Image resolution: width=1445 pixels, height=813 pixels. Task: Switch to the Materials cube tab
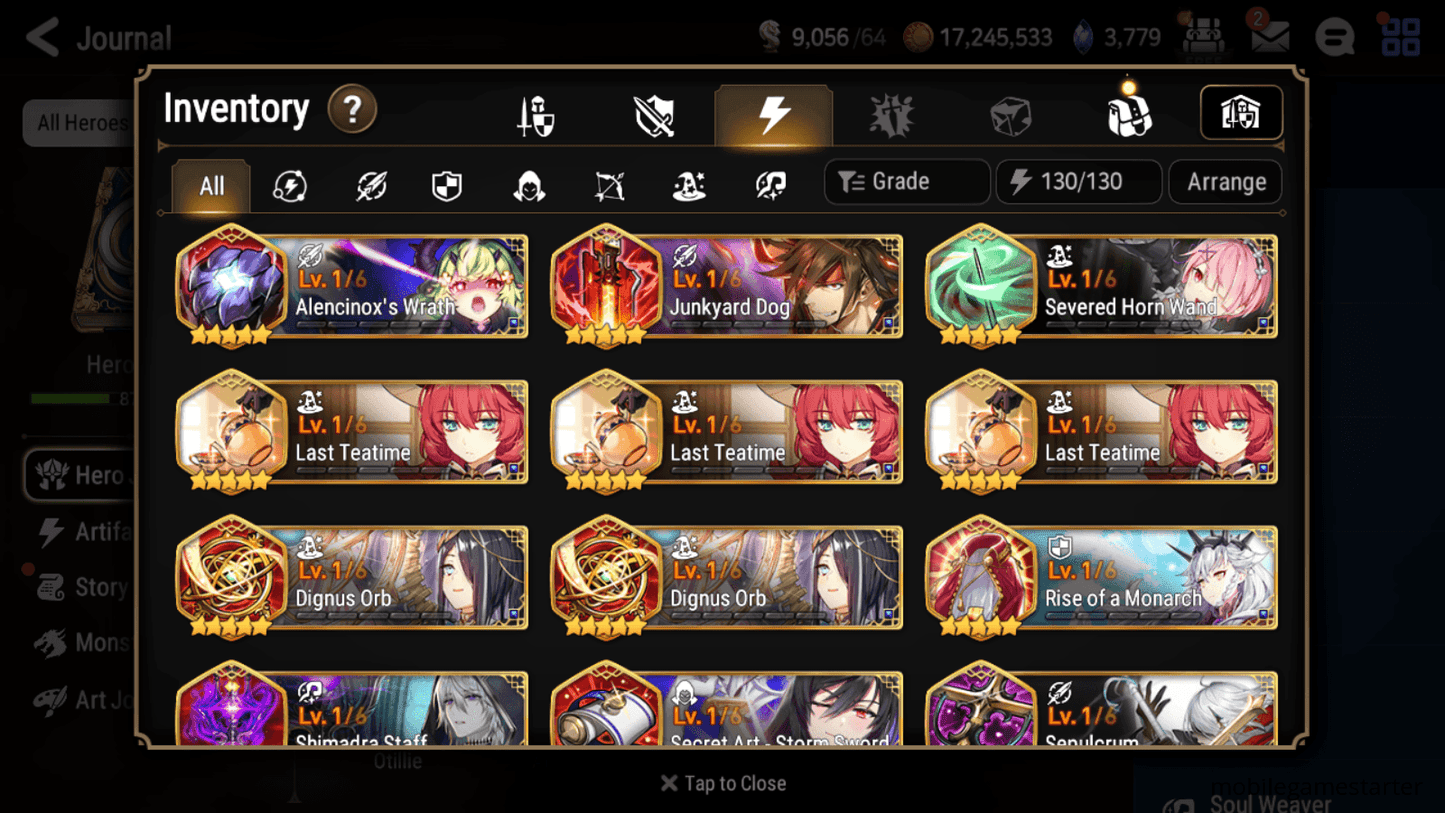click(1011, 115)
